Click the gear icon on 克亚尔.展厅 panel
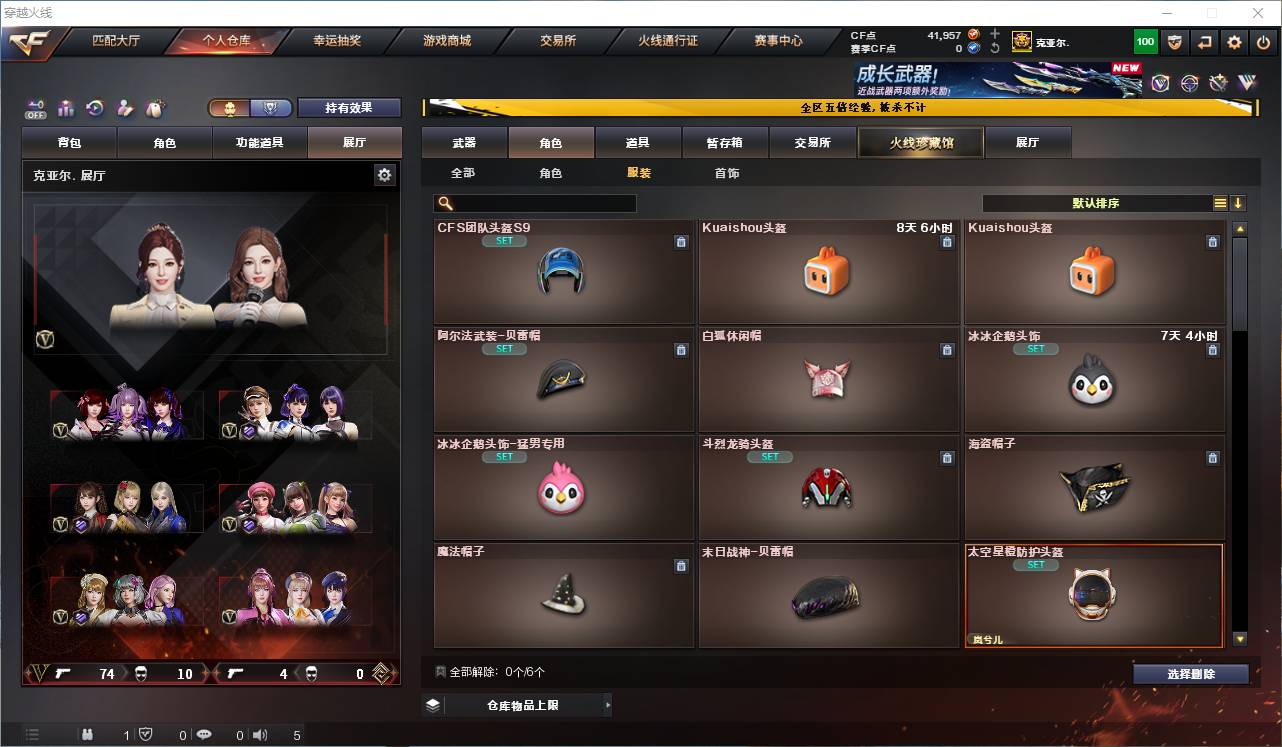 (x=385, y=174)
